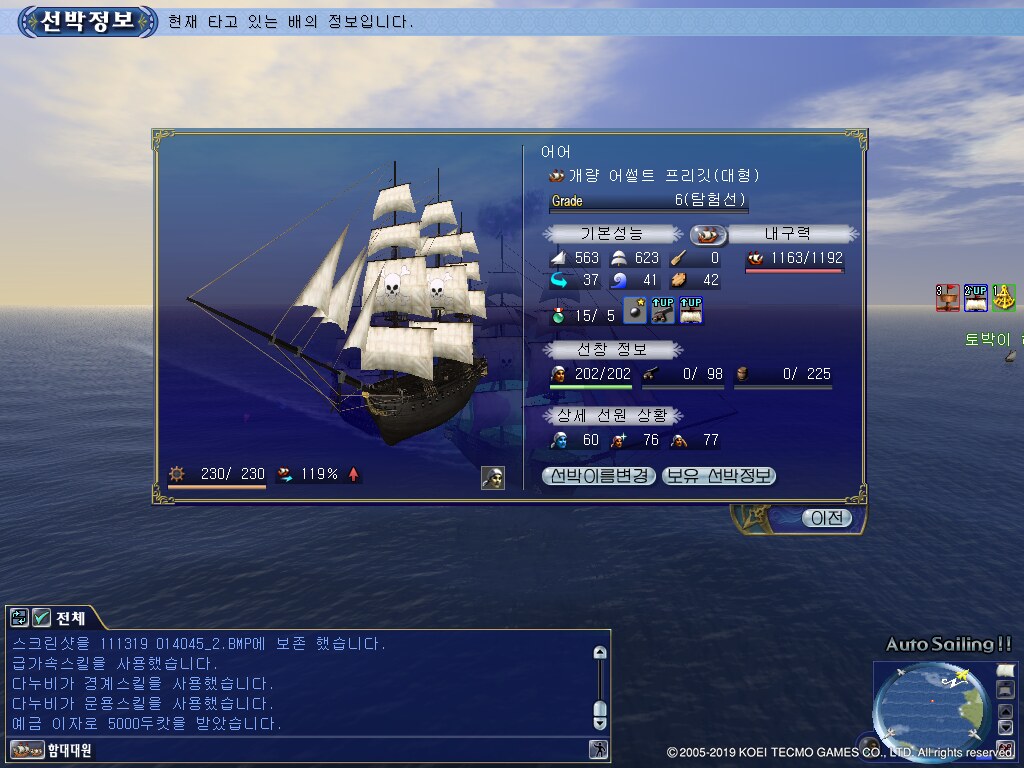Click the chat window switch icon
This screenshot has height=768, width=1024.
click(20, 618)
